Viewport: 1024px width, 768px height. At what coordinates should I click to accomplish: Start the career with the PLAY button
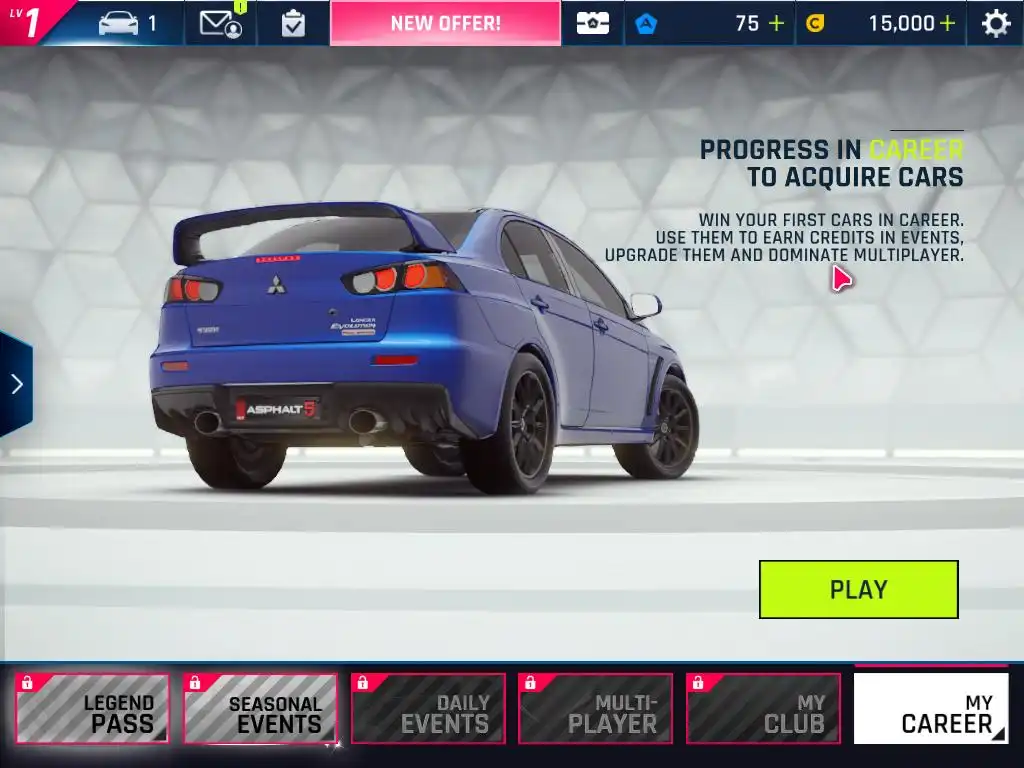[858, 589]
